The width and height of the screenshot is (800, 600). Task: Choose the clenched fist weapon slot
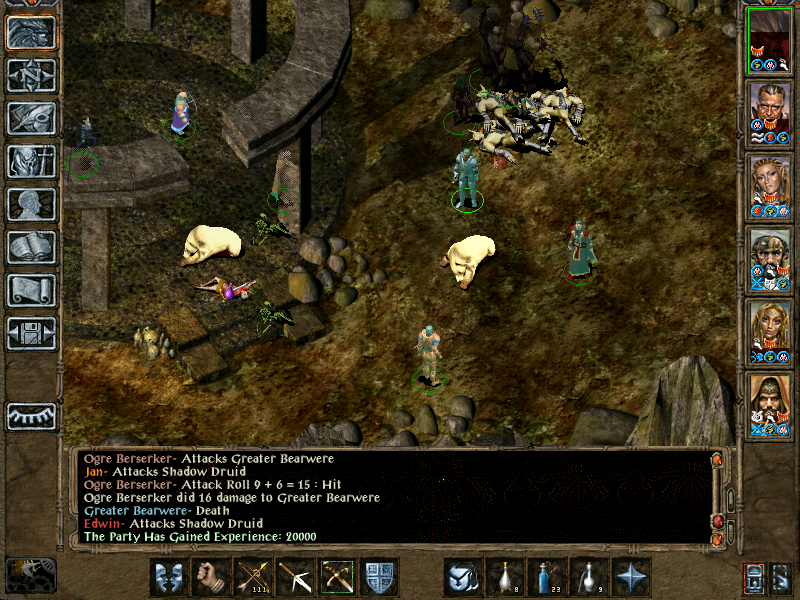coord(210,577)
